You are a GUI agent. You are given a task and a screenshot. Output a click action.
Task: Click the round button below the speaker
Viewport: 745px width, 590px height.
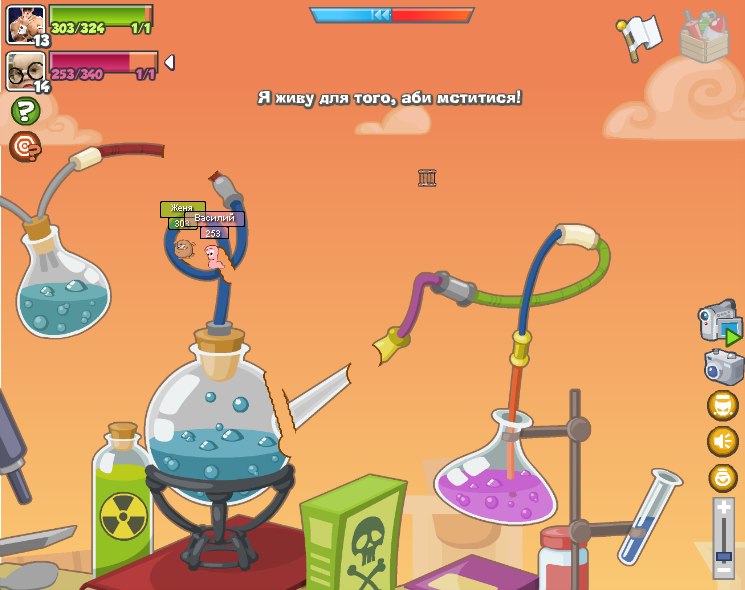coord(722,477)
